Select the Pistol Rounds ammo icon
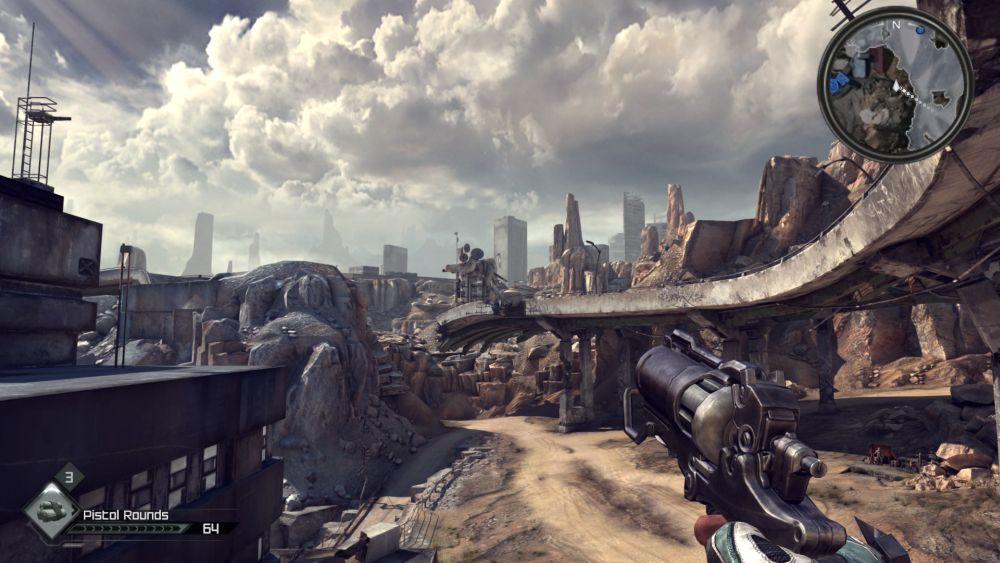The image size is (1000, 563). (x=51, y=510)
